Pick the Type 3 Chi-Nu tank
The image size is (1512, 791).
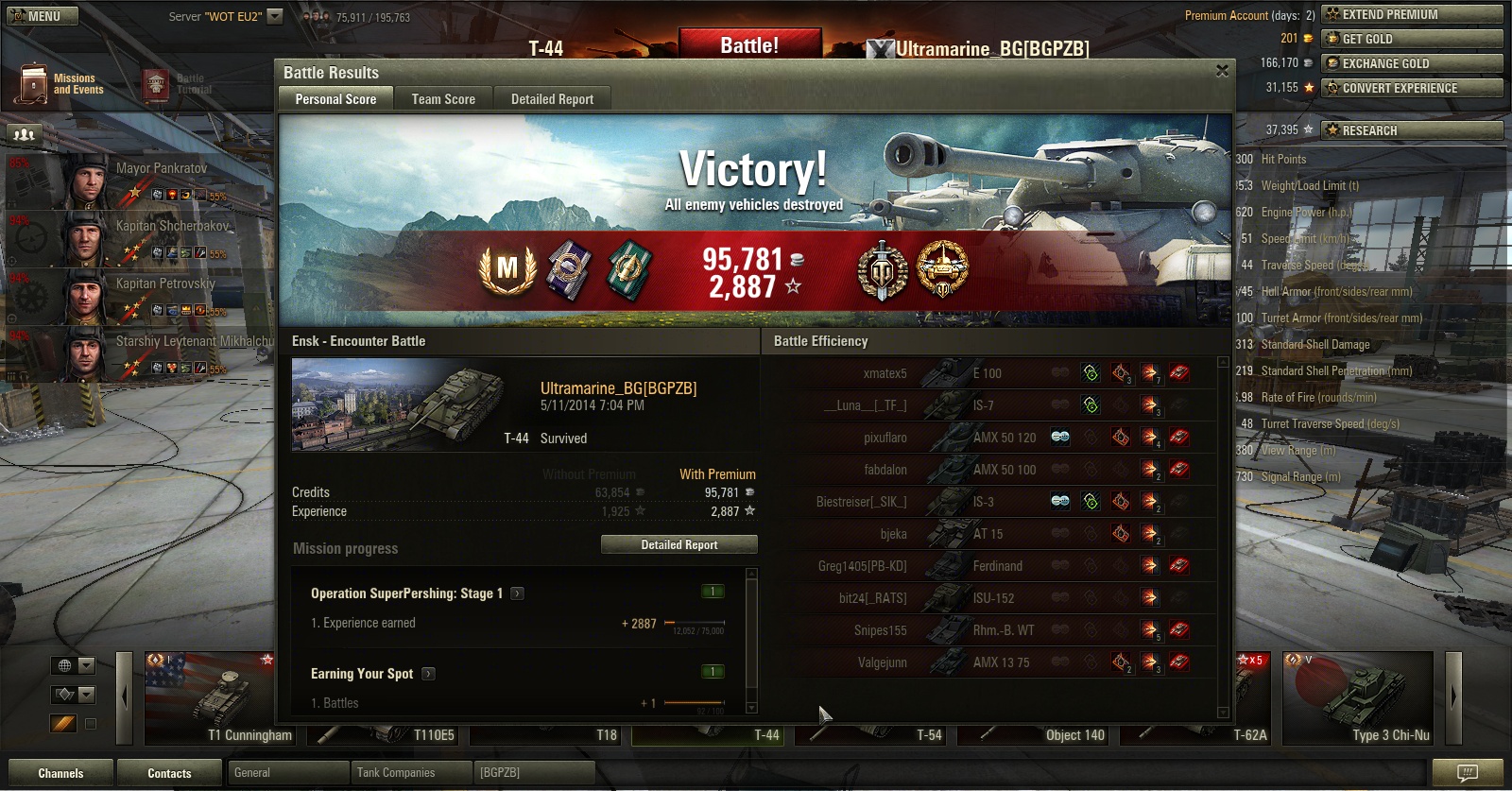1358,699
